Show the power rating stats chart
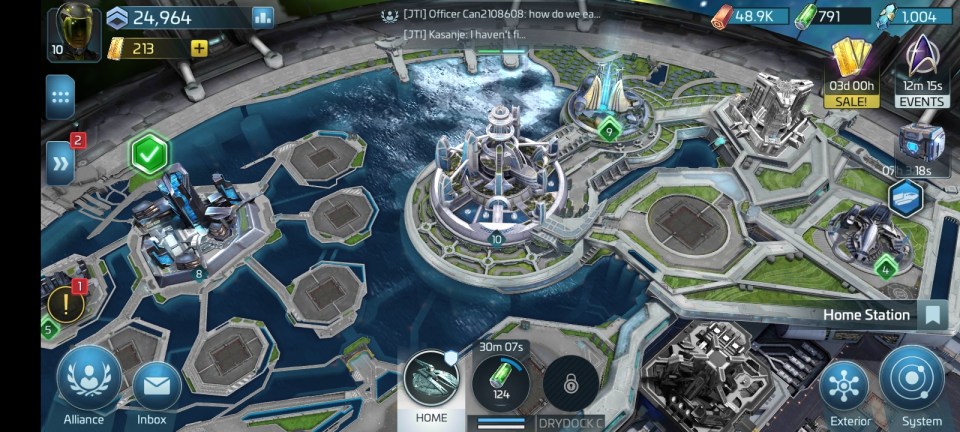Viewport: 960px width, 432px height. click(x=263, y=16)
